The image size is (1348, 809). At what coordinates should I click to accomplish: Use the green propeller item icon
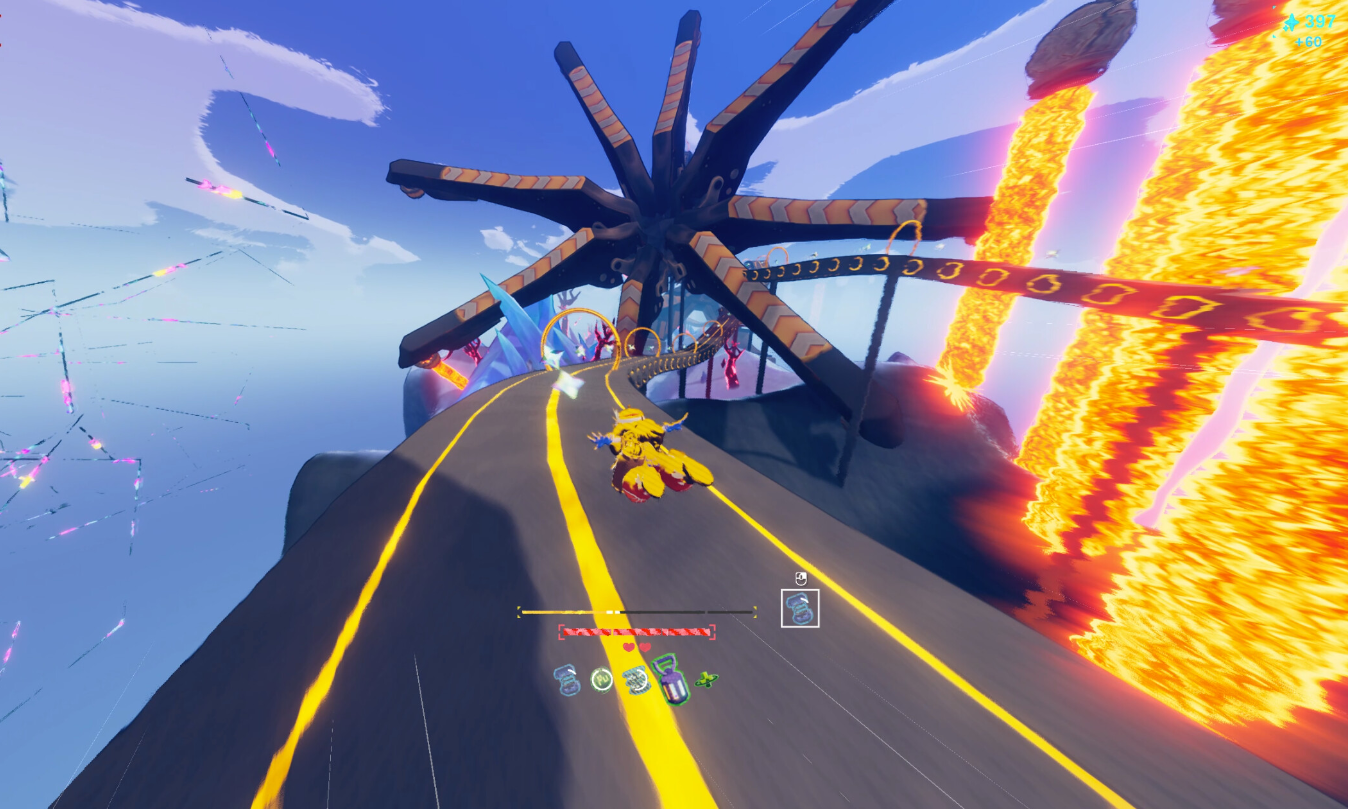(707, 680)
